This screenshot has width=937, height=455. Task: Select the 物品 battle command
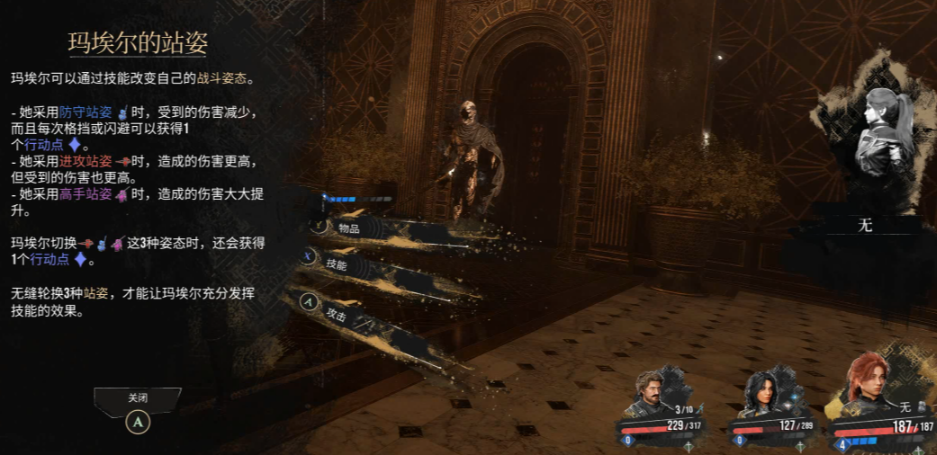(x=350, y=229)
